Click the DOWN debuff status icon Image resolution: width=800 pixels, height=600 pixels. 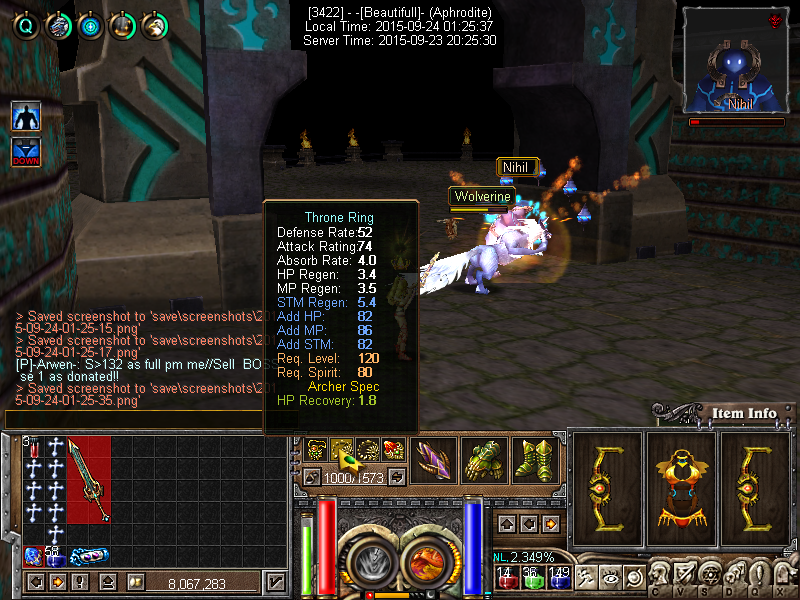coord(26,152)
